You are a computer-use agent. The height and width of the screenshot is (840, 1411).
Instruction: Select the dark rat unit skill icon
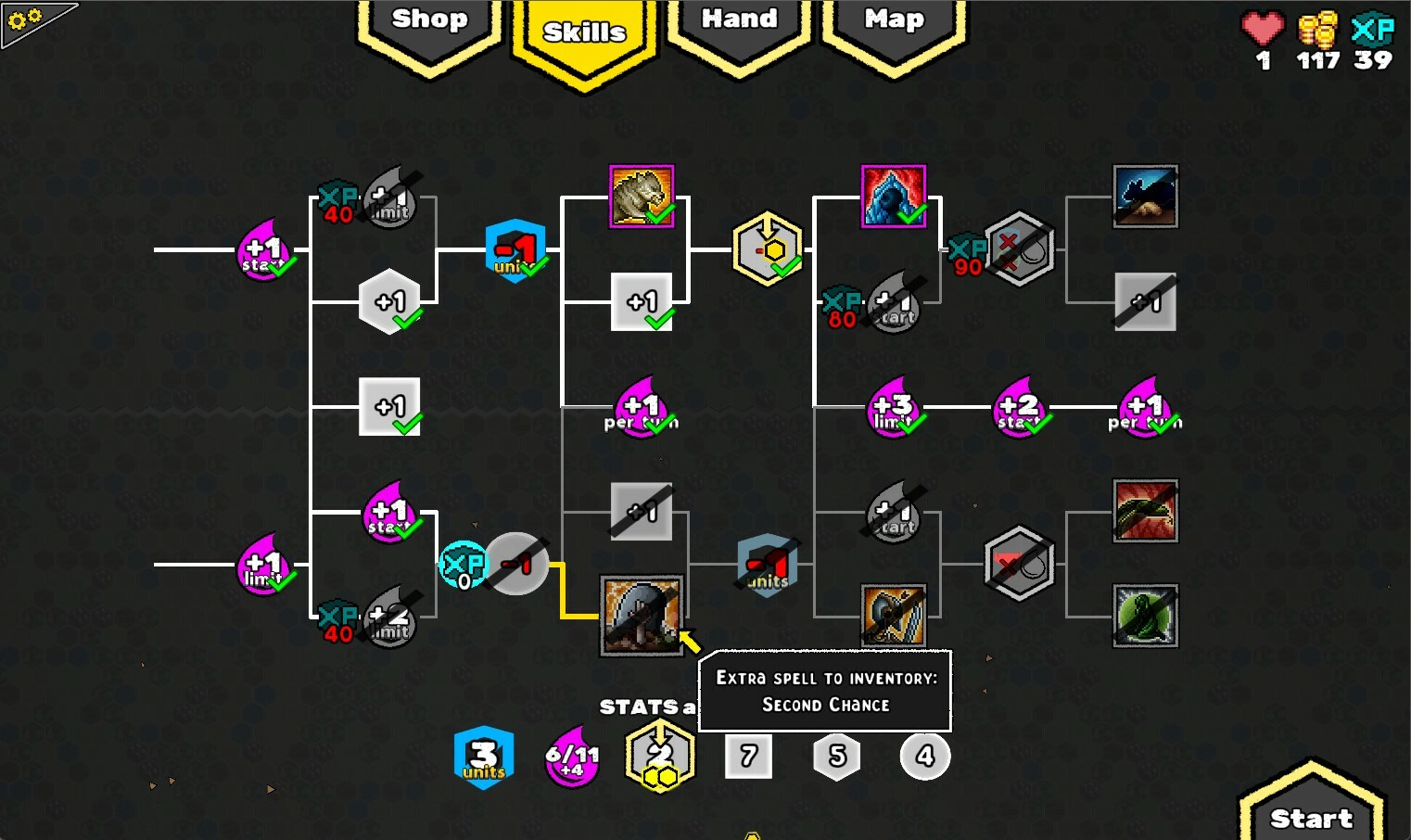click(x=1145, y=196)
